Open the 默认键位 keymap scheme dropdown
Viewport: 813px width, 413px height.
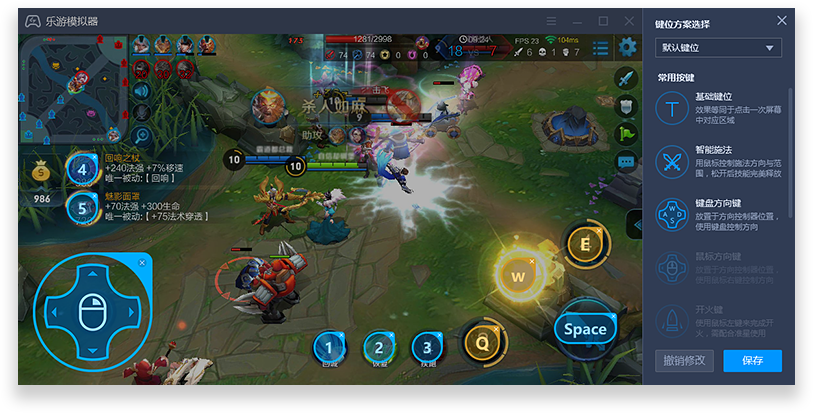click(718, 48)
